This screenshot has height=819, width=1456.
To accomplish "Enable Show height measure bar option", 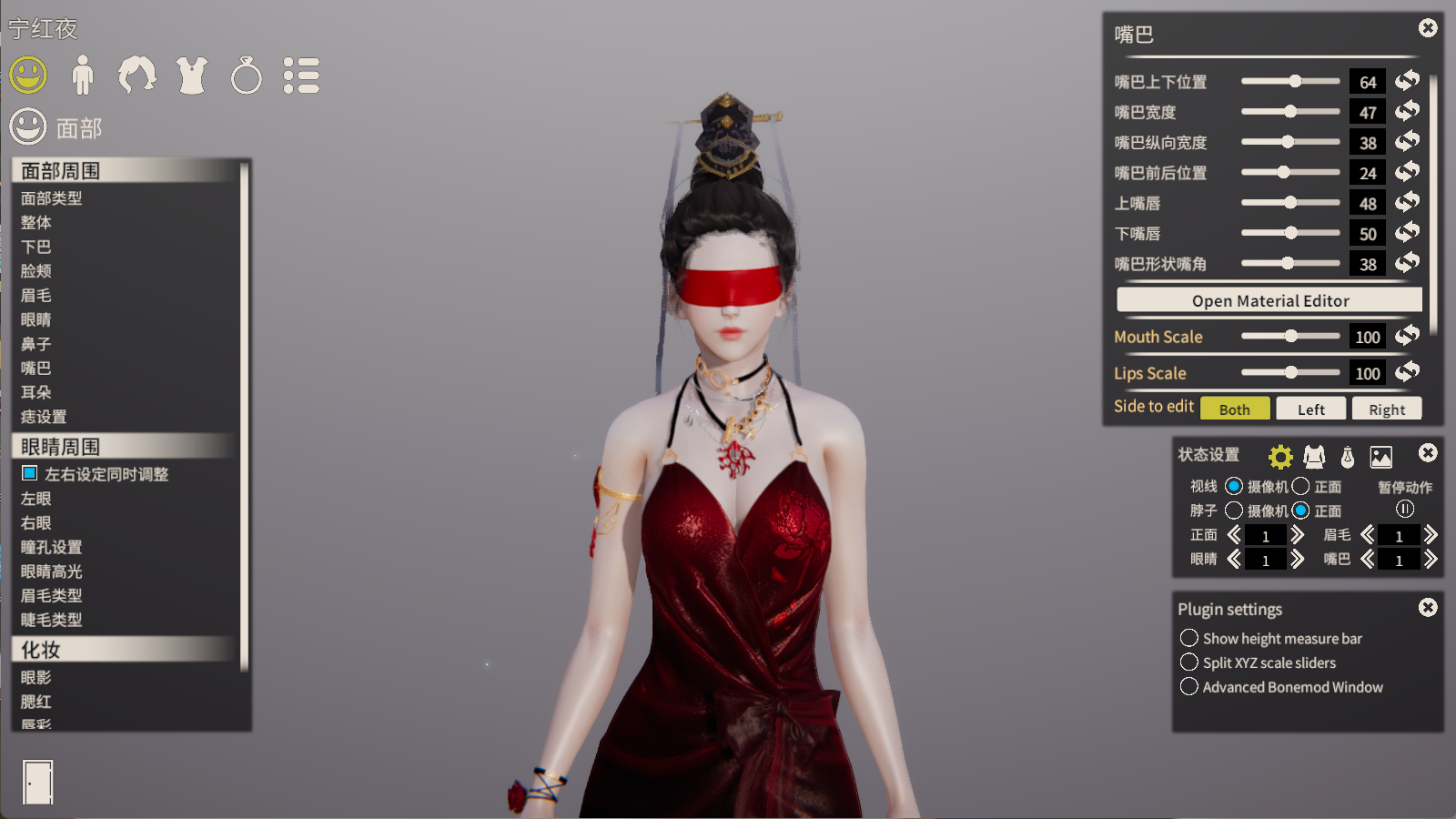I will 1189,638.
